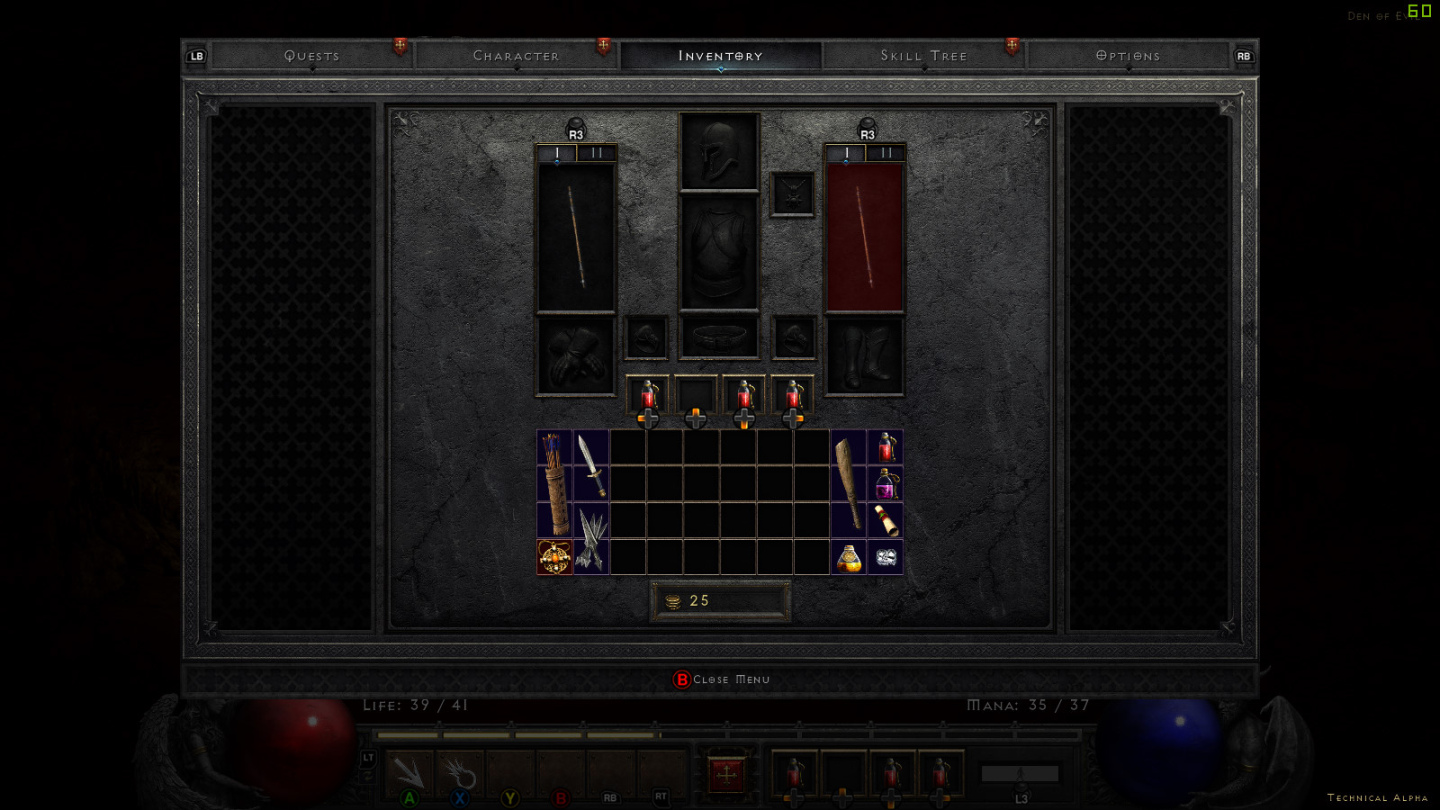Click the empty amulet equipment slot
The width and height of the screenshot is (1440, 810).
[792, 194]
